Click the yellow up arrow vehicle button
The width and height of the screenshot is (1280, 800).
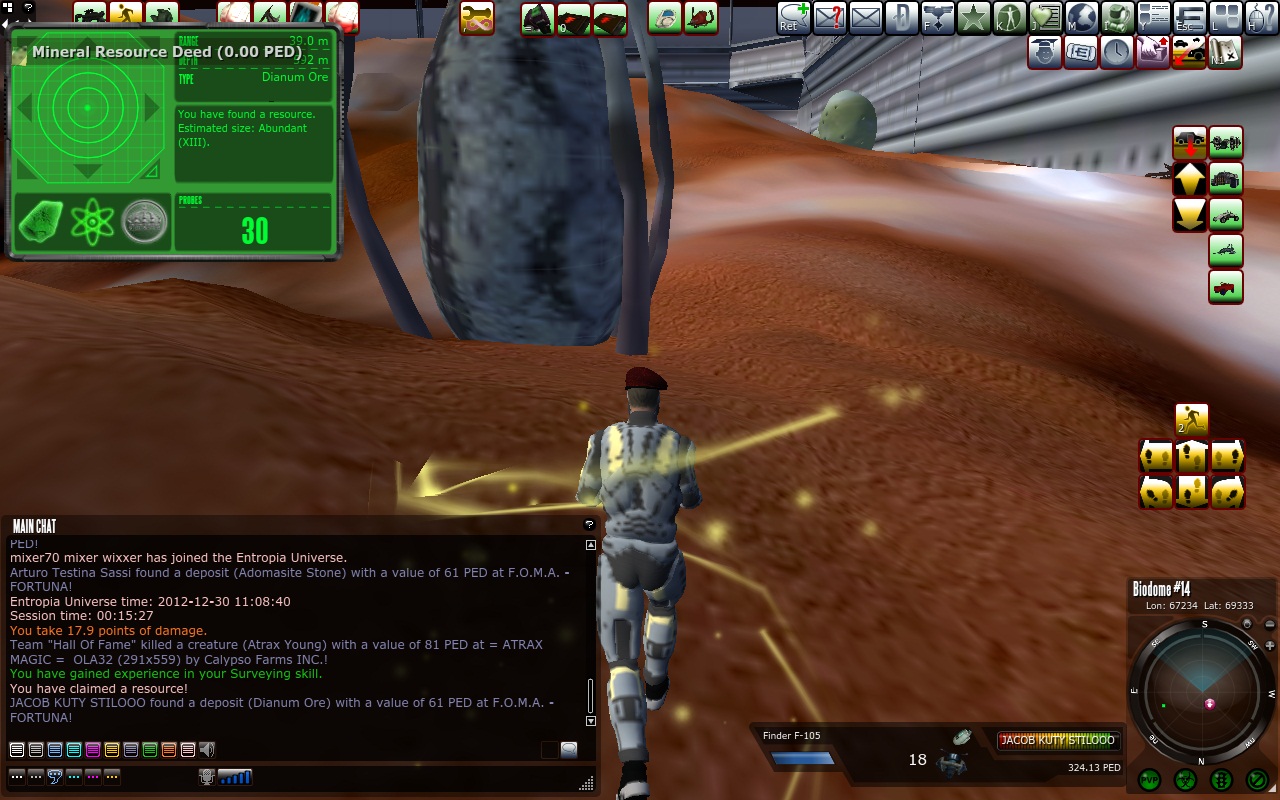click(1189, 180)
